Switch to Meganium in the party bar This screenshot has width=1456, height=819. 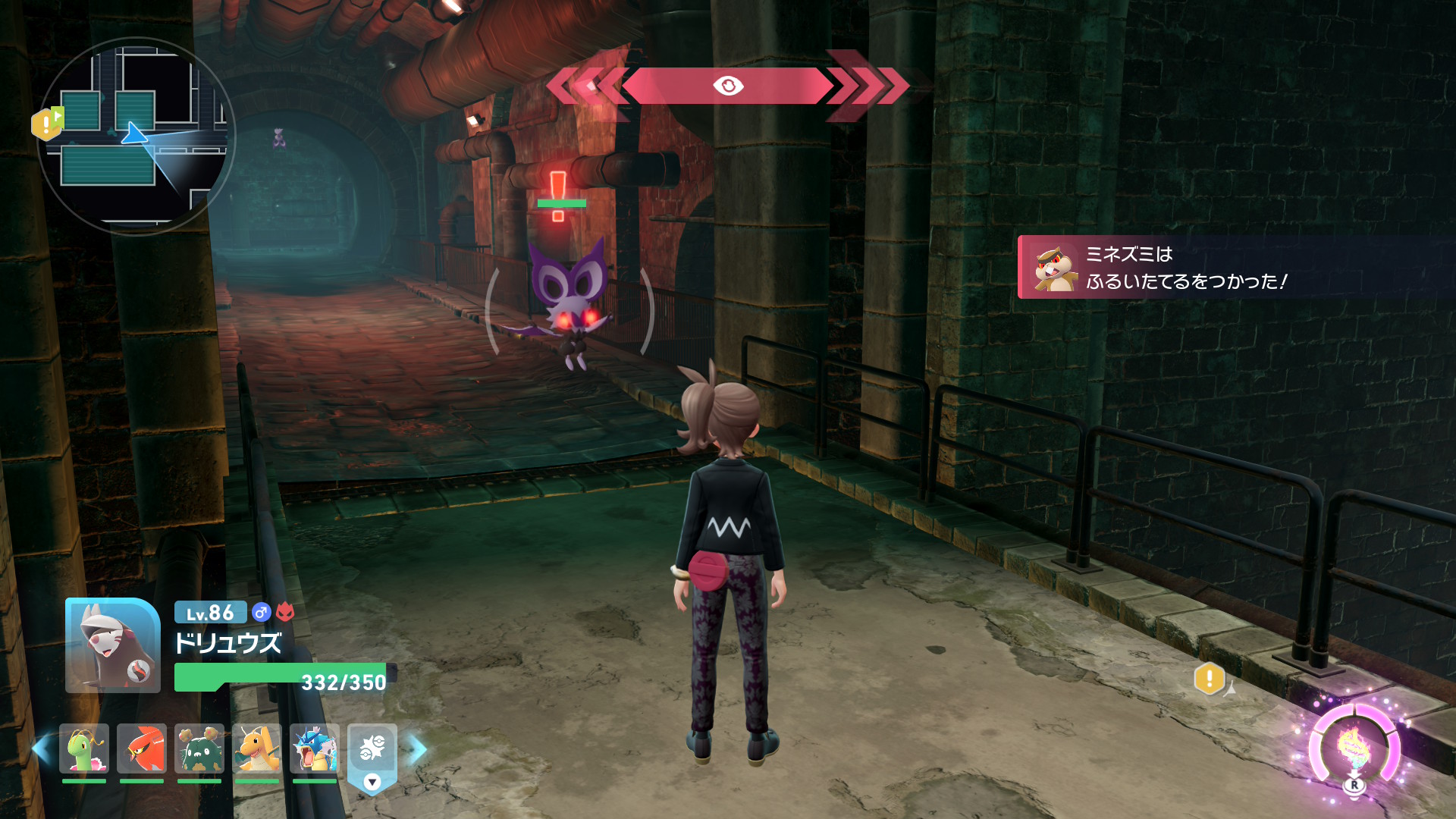tap(84, 748)
